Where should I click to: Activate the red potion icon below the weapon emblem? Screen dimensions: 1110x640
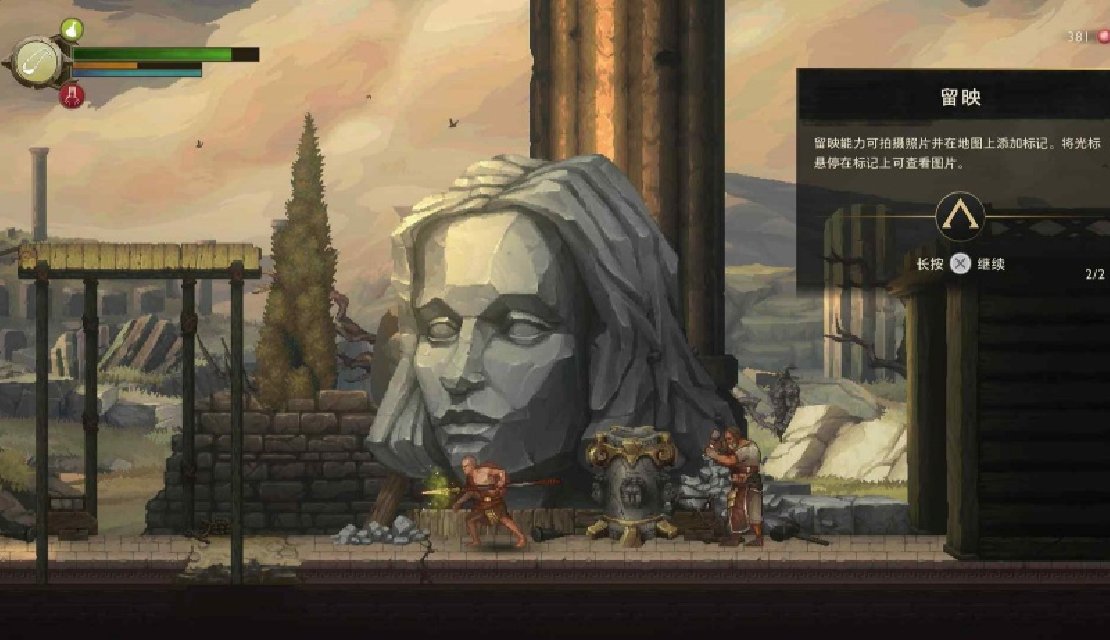[x=72, y=96]
